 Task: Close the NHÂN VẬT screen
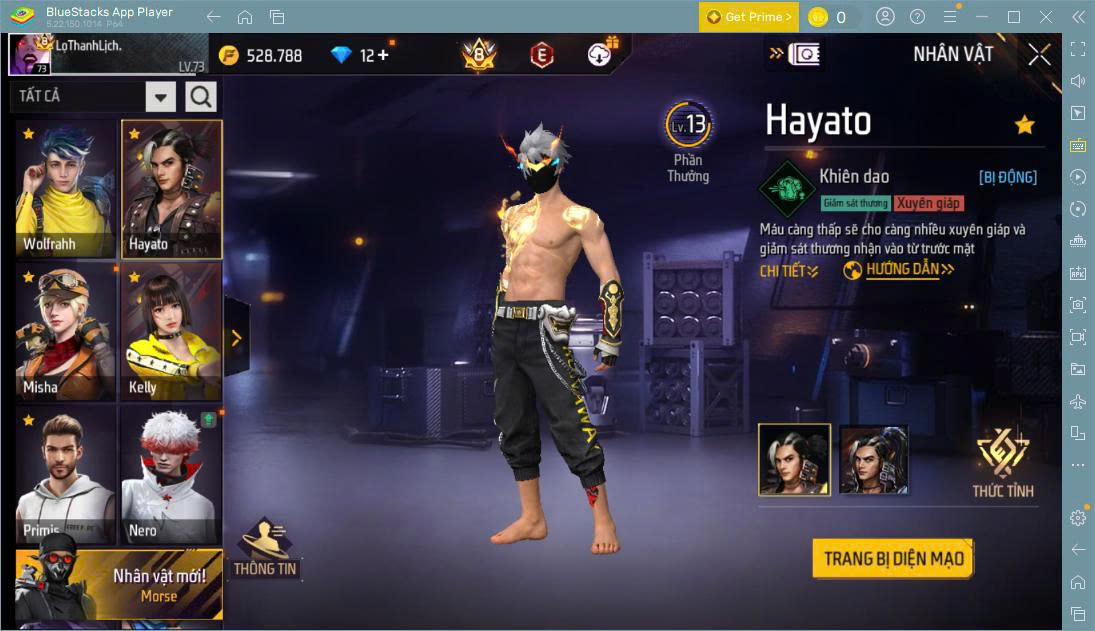pyautogui.click(x=1039, y=55)
